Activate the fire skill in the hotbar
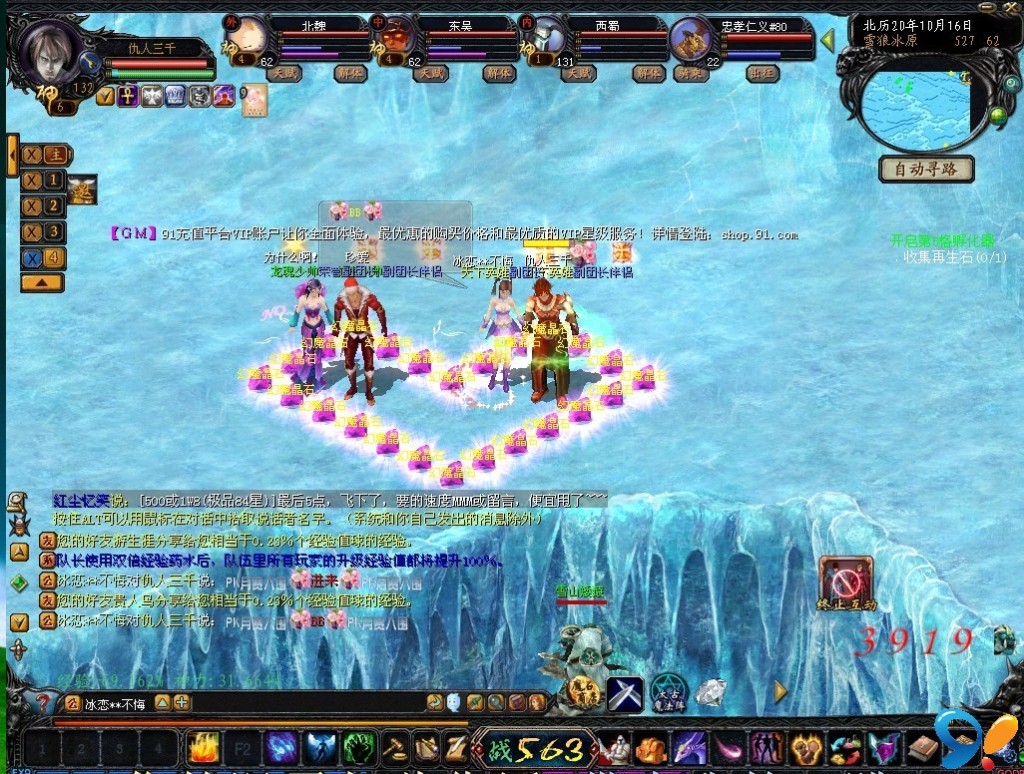 [204, 747]
